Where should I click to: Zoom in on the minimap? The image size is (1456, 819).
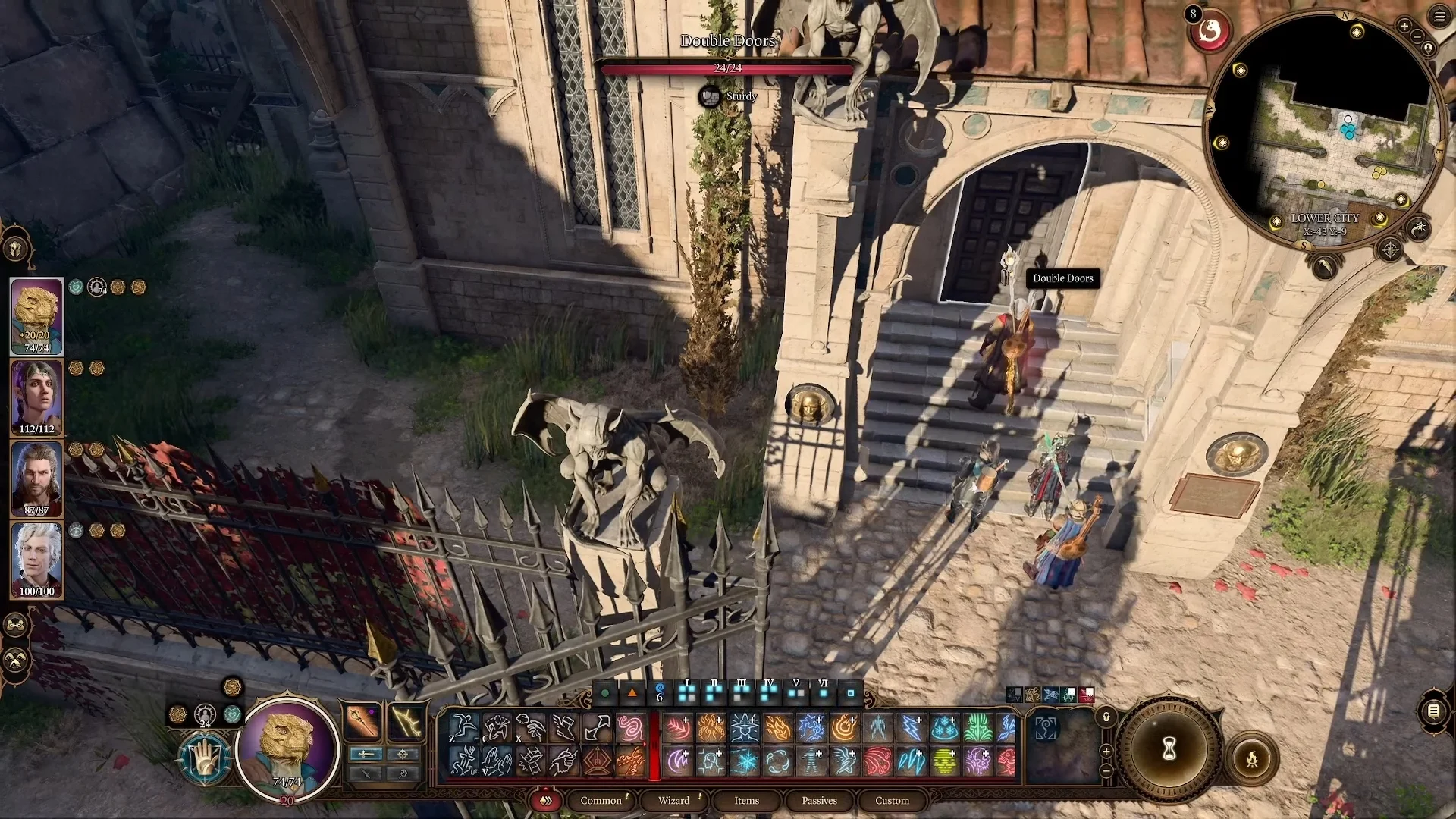pos(1404,27)
